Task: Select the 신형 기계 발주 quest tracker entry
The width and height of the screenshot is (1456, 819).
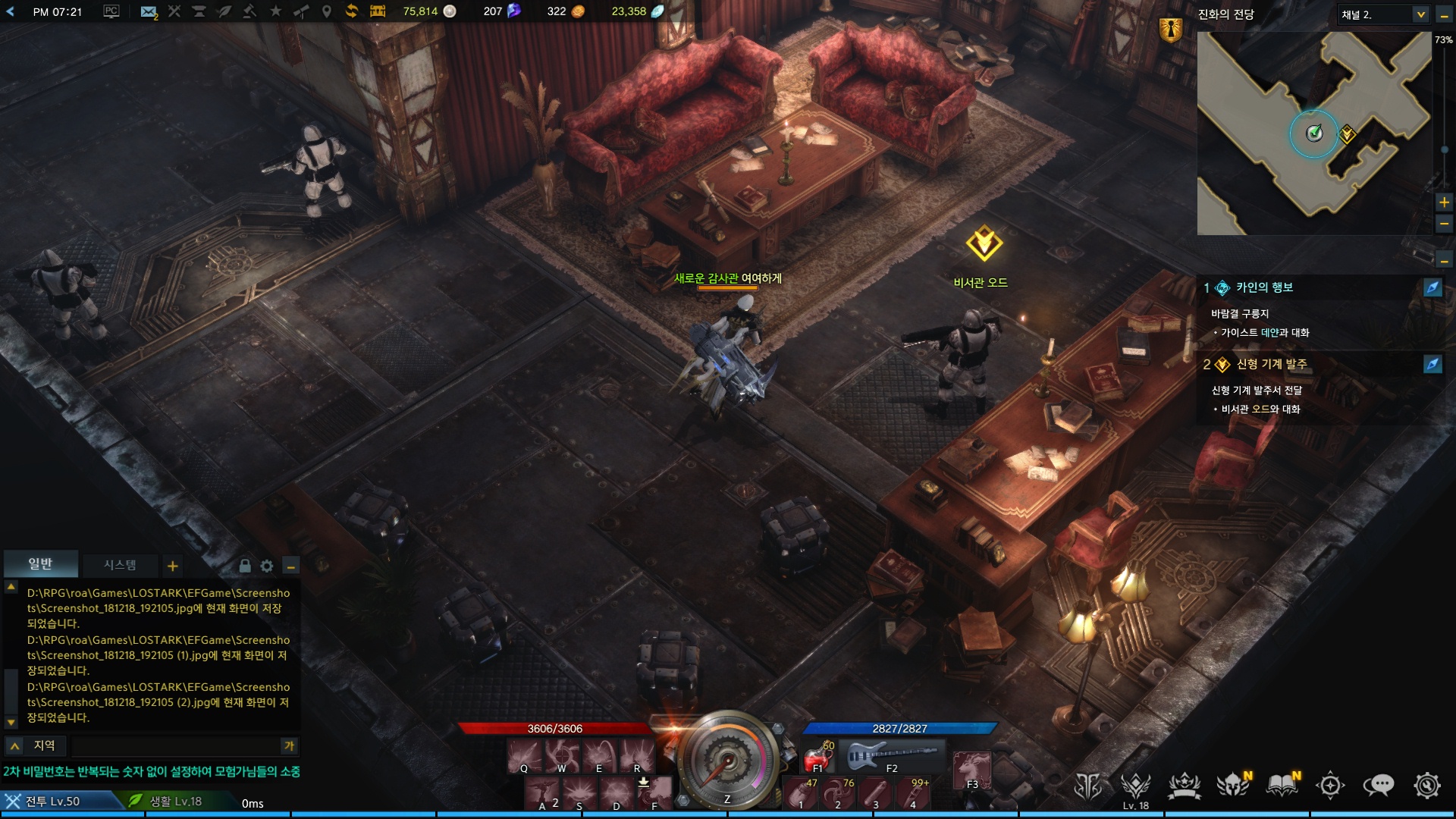Action: [x=1272, y=364]
